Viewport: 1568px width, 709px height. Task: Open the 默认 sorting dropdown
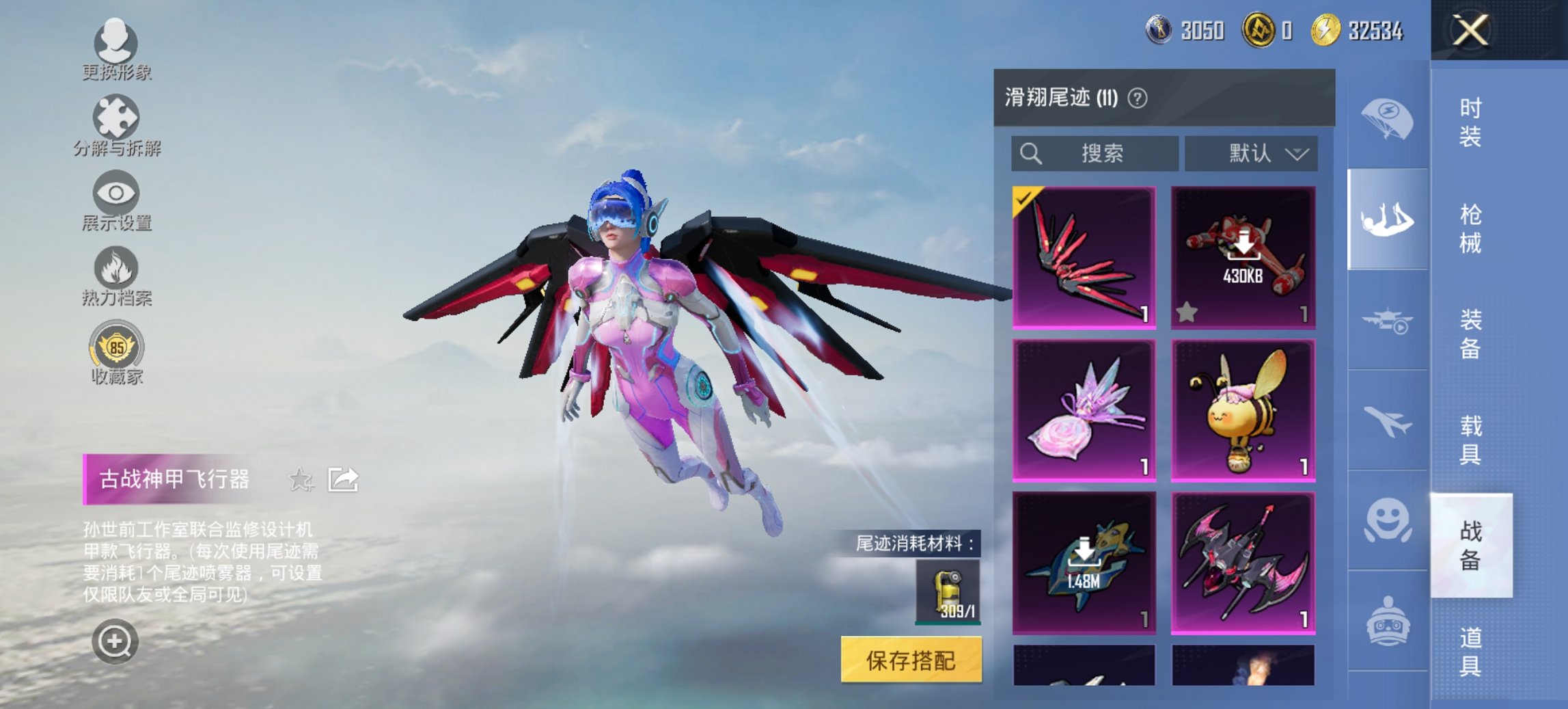coord(1252,153)
